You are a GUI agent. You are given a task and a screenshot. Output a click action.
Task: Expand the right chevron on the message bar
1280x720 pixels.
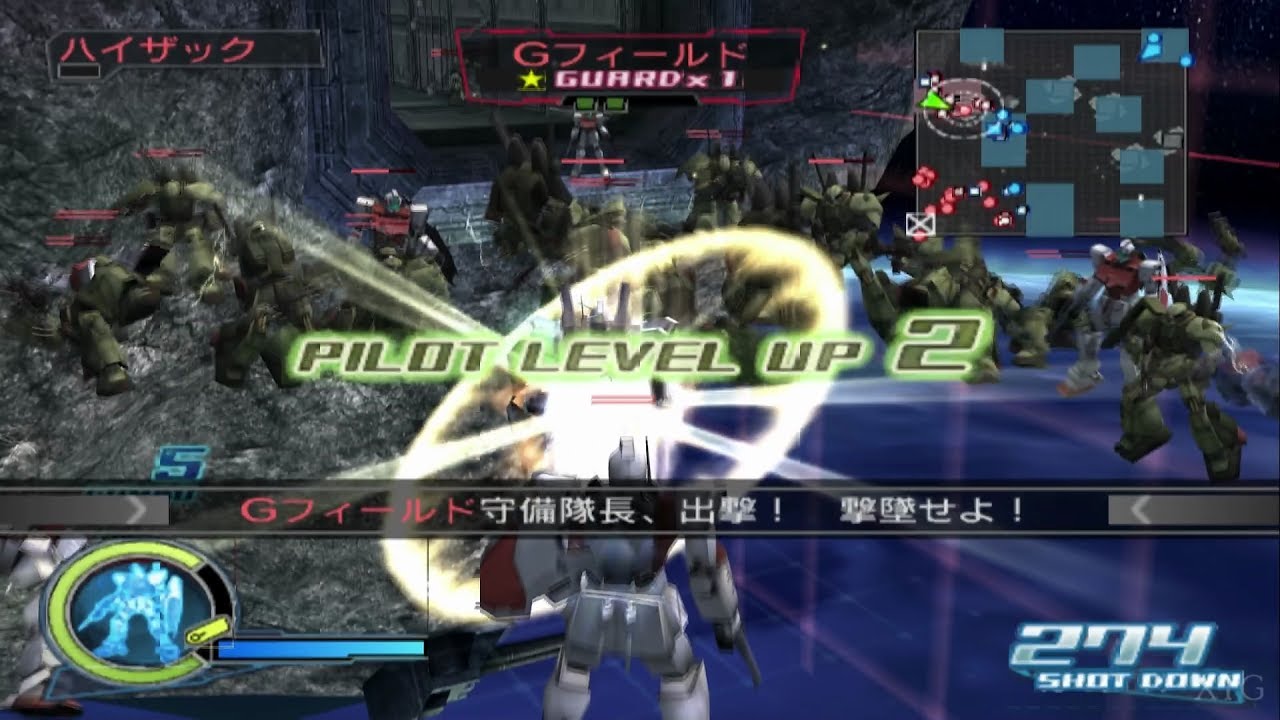tap(1140, 510)
